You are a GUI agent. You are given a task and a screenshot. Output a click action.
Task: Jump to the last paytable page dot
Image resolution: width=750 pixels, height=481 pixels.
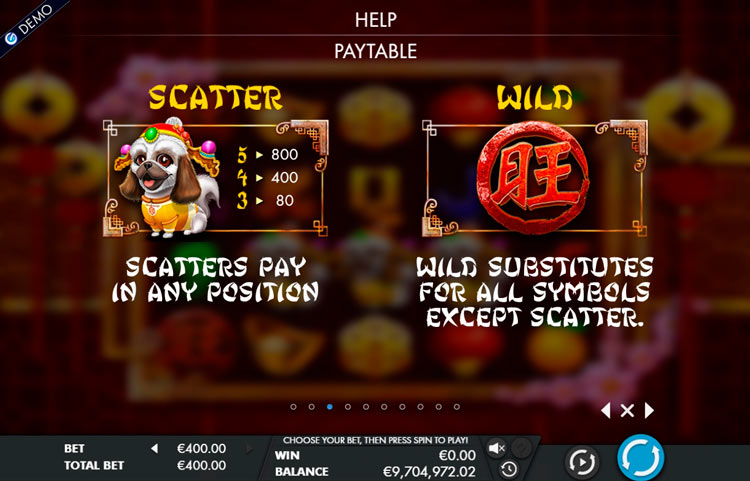click(x=457, y=407)
